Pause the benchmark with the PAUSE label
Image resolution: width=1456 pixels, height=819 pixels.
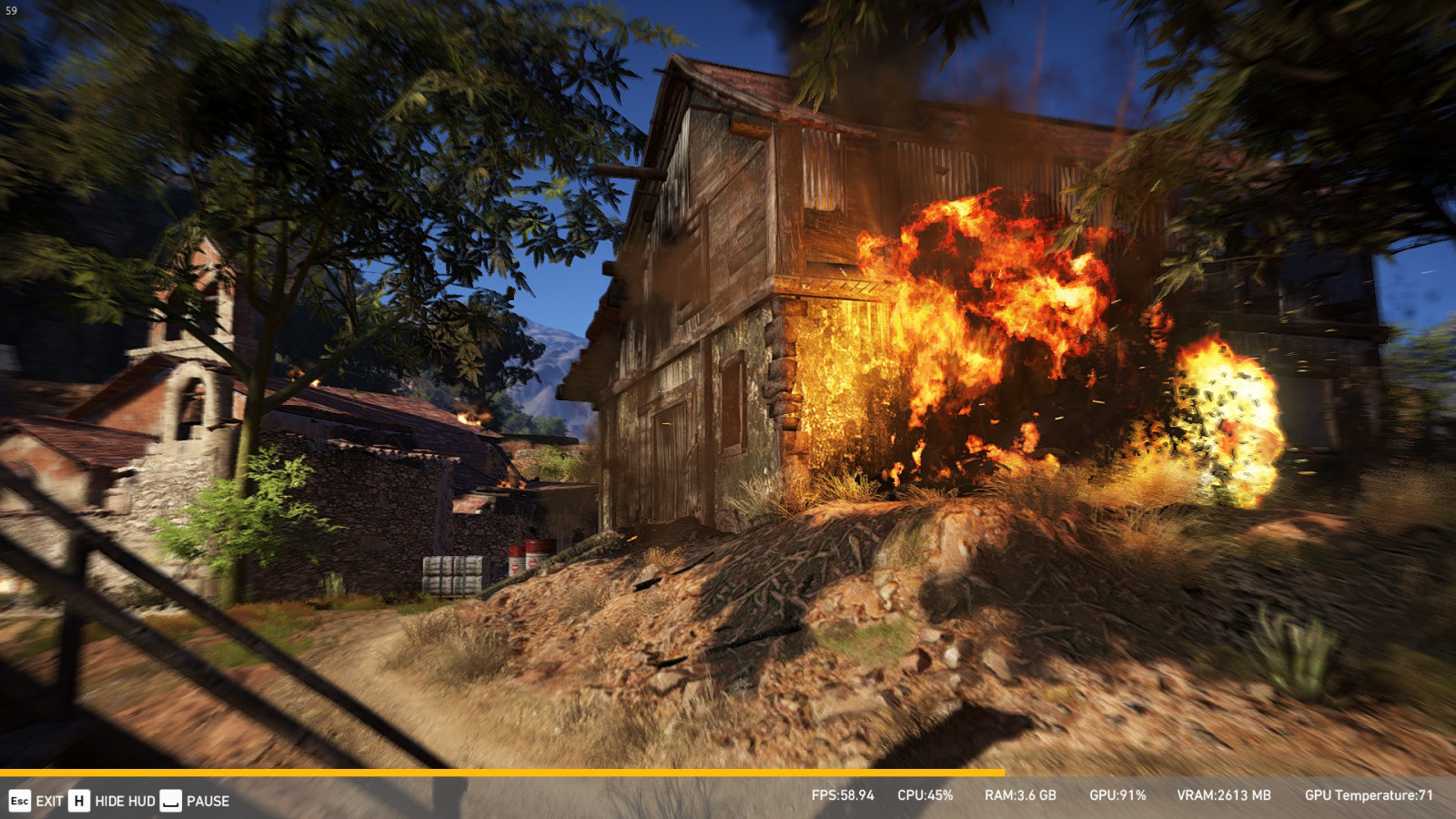tap(207, 801)
